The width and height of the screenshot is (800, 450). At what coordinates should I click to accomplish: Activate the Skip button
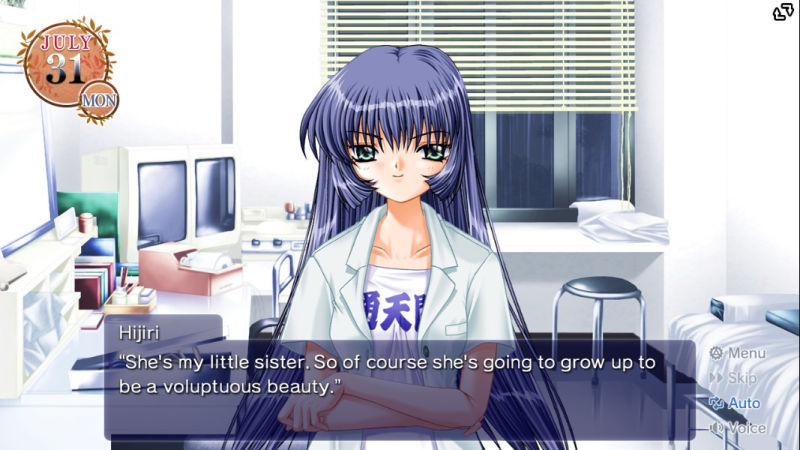(x=734, y=378)
